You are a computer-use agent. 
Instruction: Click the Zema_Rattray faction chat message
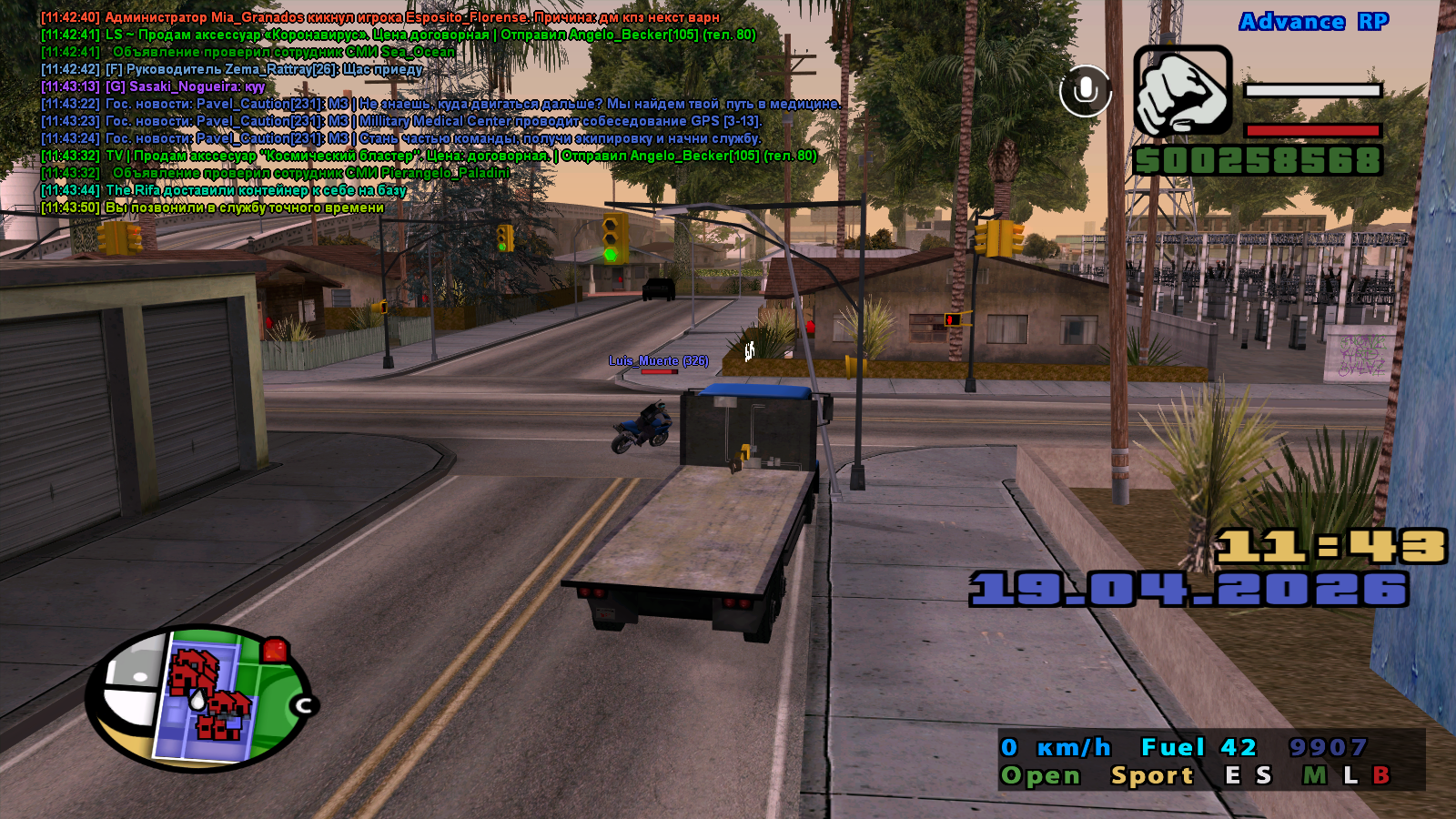click(232, 69)
